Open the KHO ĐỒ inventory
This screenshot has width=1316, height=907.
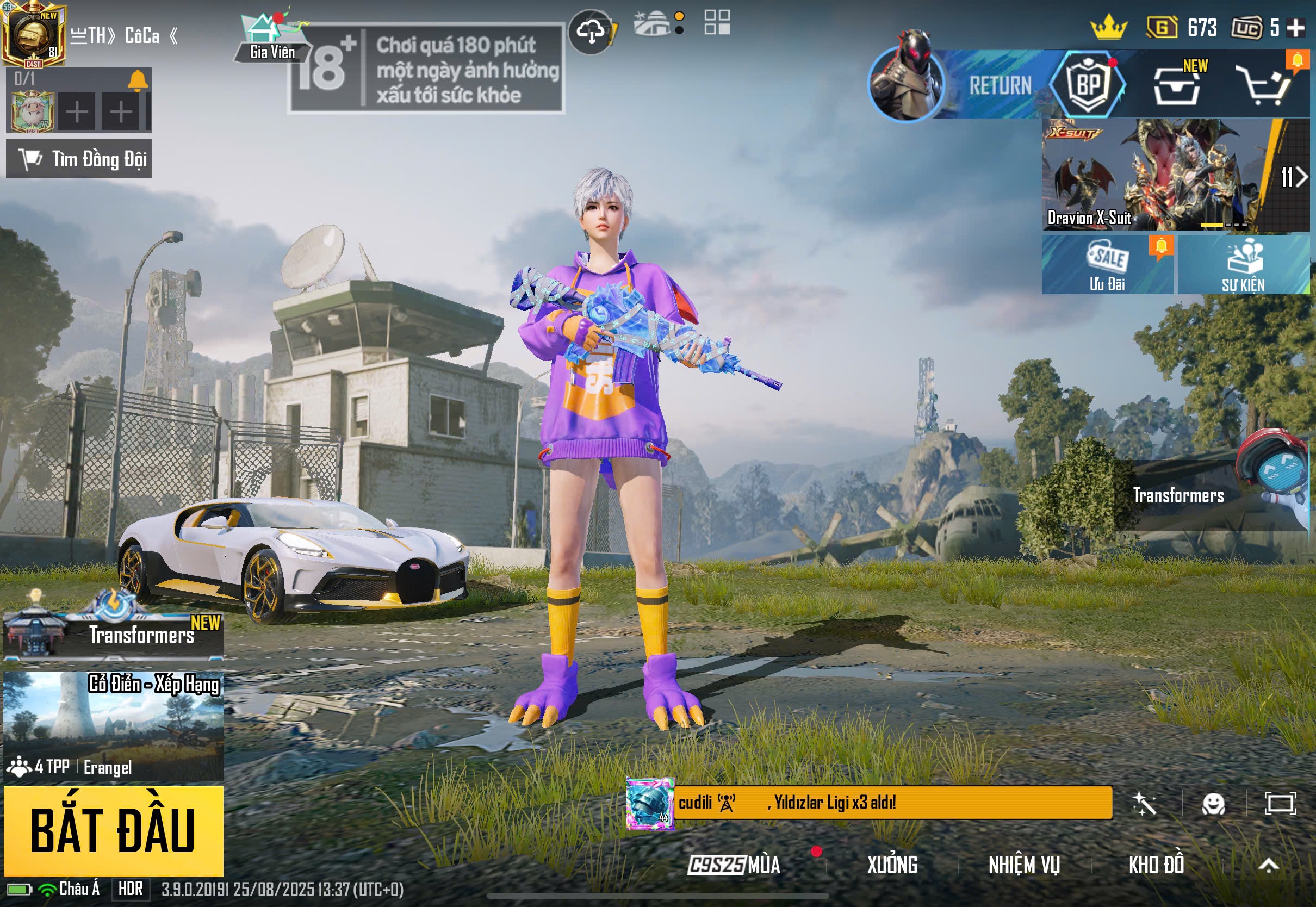1156,865
